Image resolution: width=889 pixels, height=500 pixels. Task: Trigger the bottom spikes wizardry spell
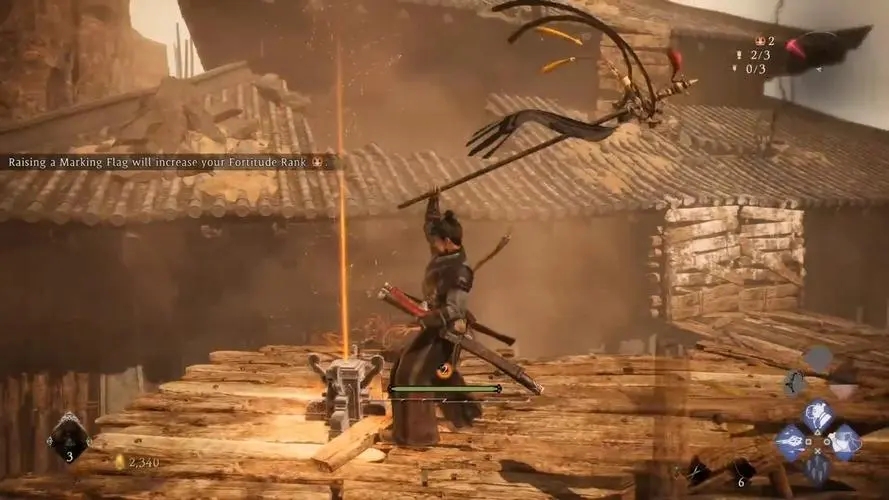pyautogui.click(x=819, y=467)
